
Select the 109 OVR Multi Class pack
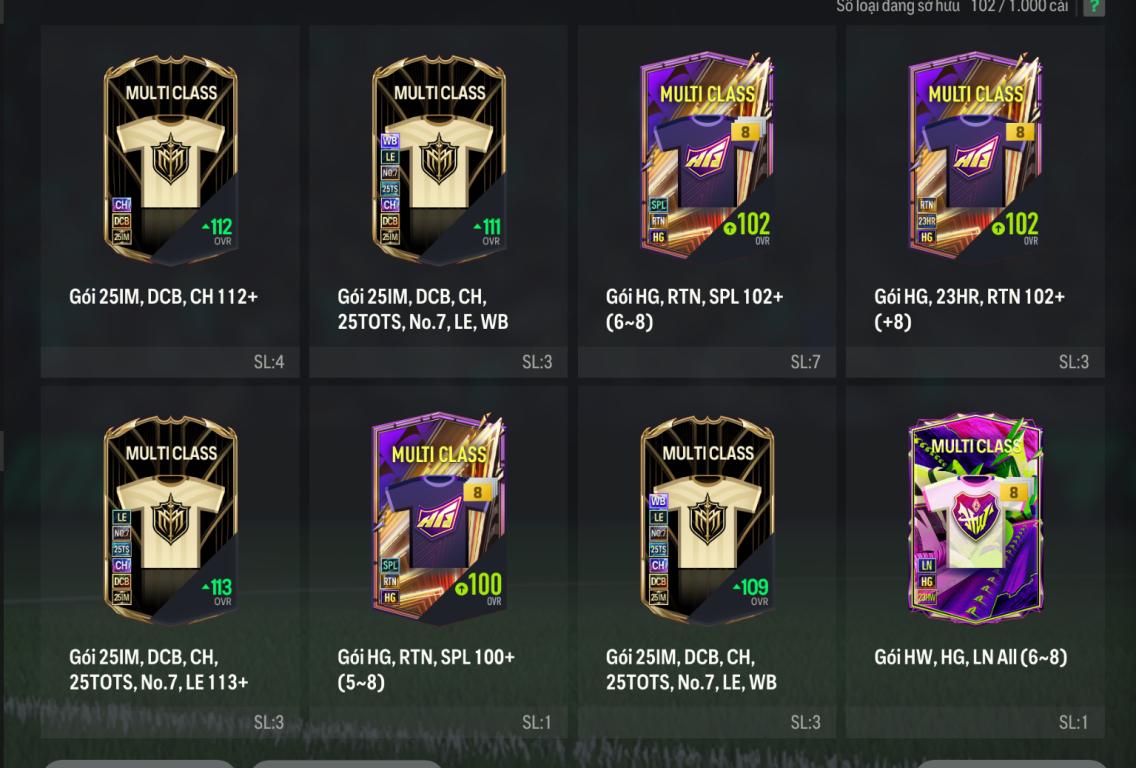707,520
